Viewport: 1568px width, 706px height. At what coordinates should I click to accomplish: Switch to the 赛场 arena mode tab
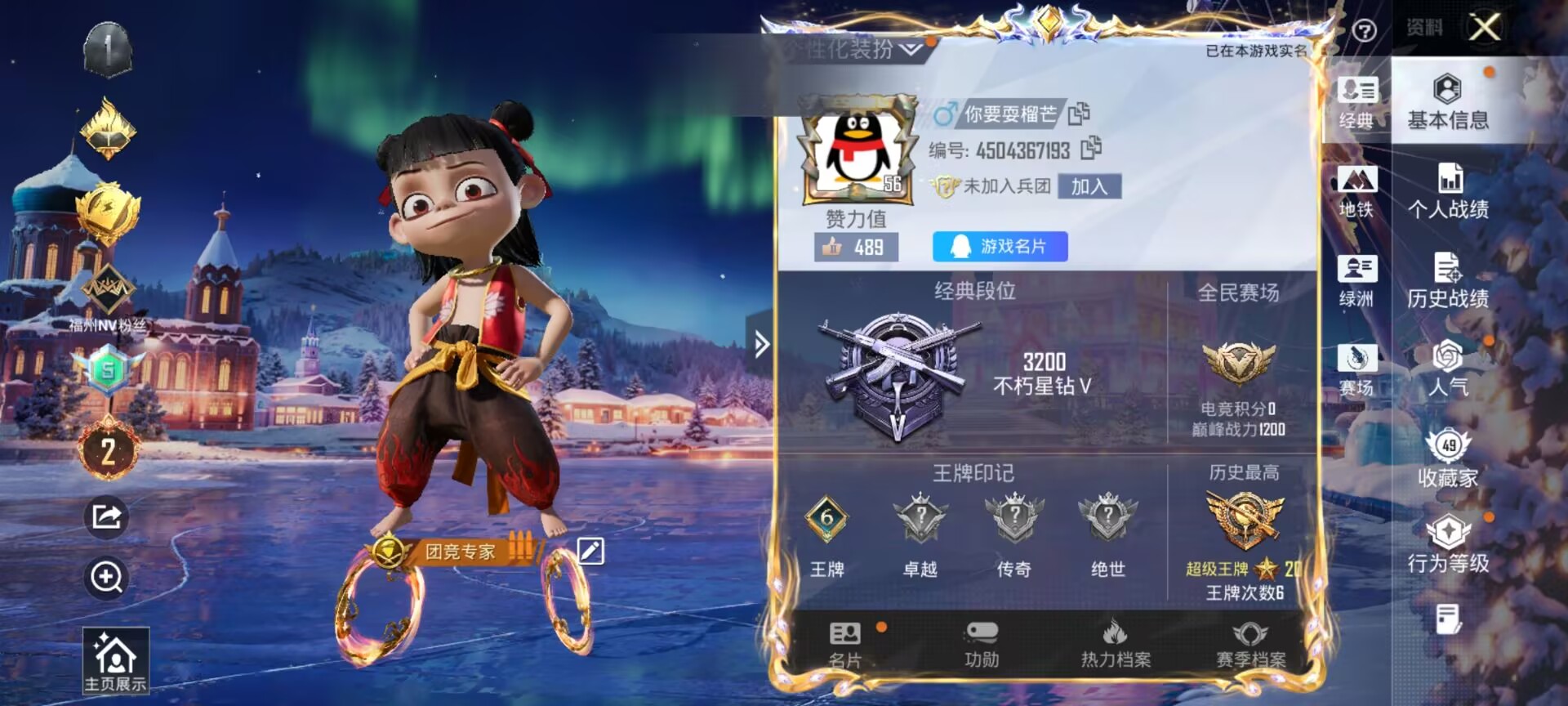pyautogui.click(x=1356, y=369)
